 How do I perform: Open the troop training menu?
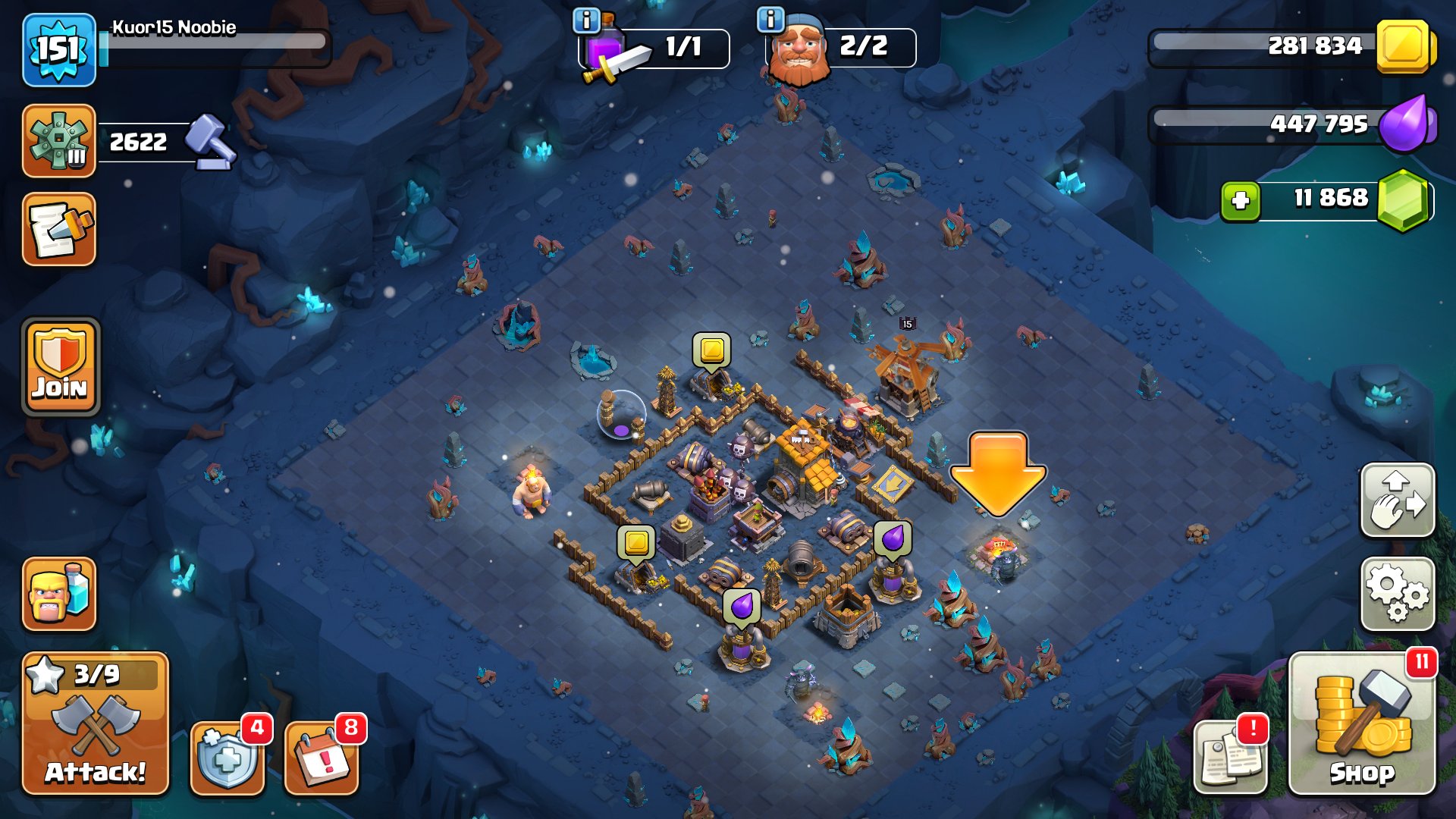pos(59,595)
